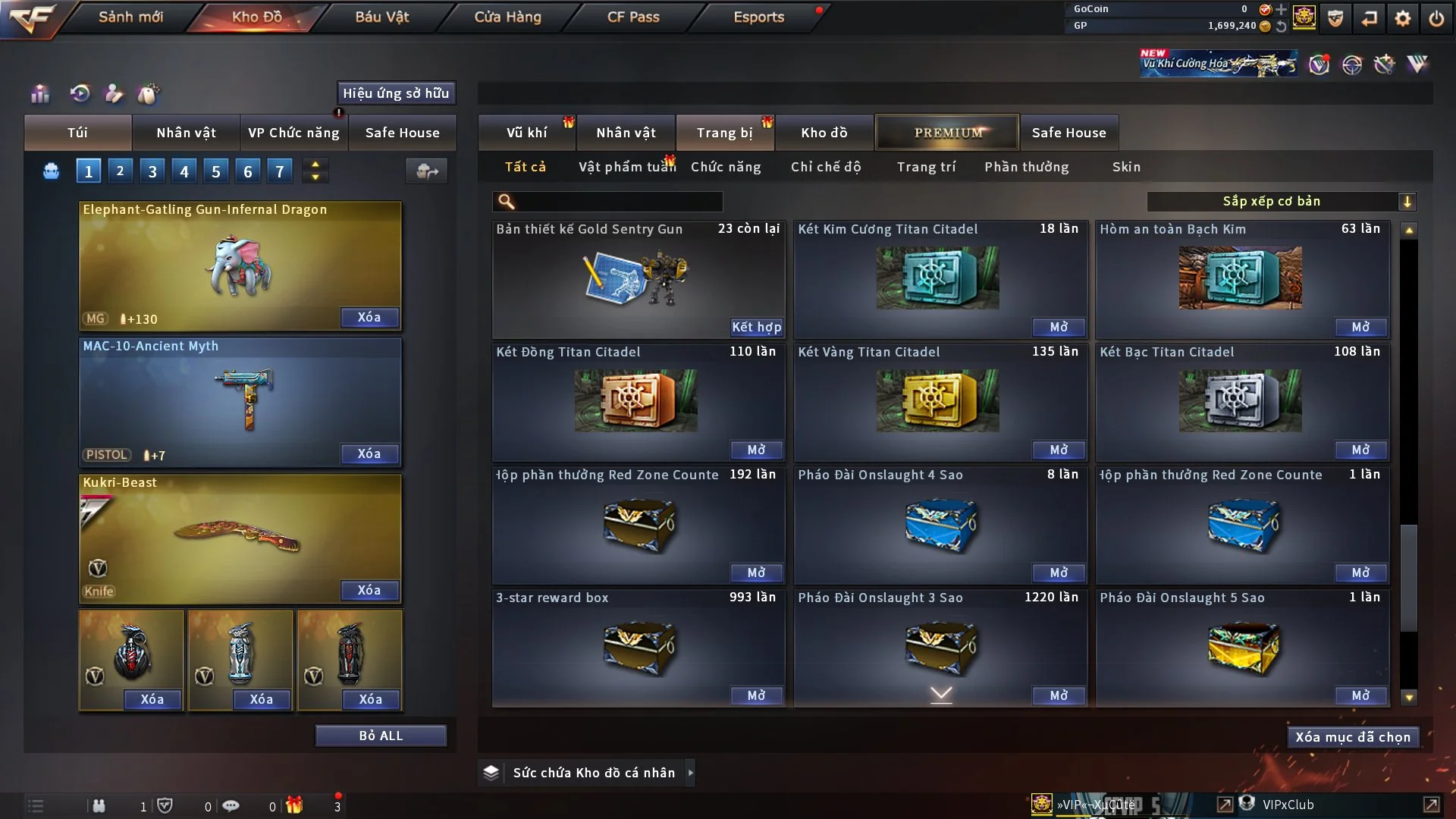Select bag page number 3

pyautogui.click(x=152, y=171)
